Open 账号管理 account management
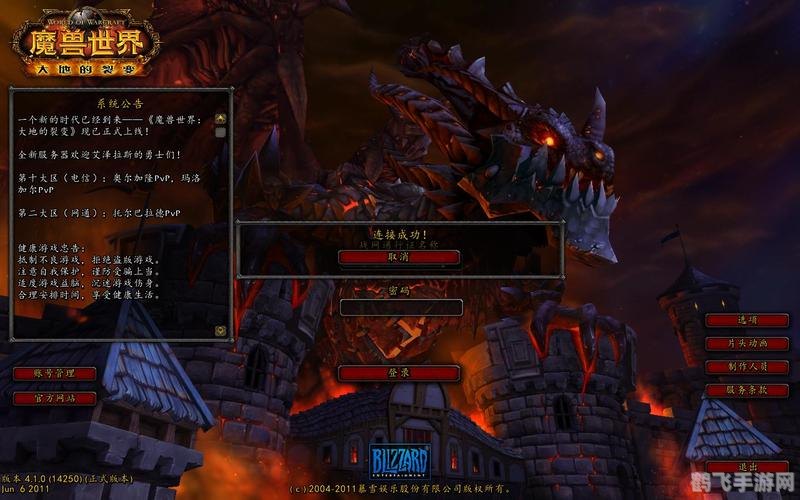This screenshot has height=500, width=800. (55, 373)
